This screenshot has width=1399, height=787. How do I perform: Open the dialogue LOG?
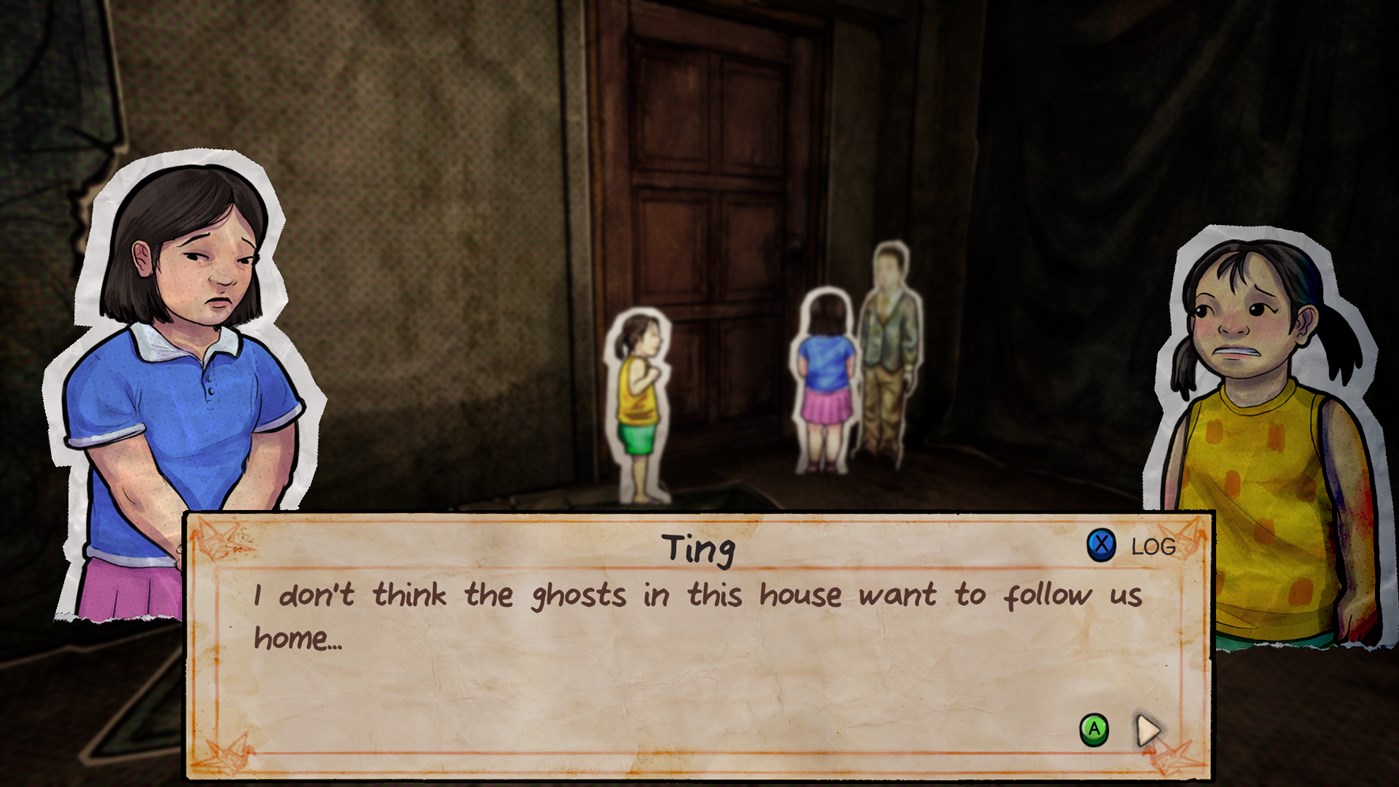point(1155,547)
